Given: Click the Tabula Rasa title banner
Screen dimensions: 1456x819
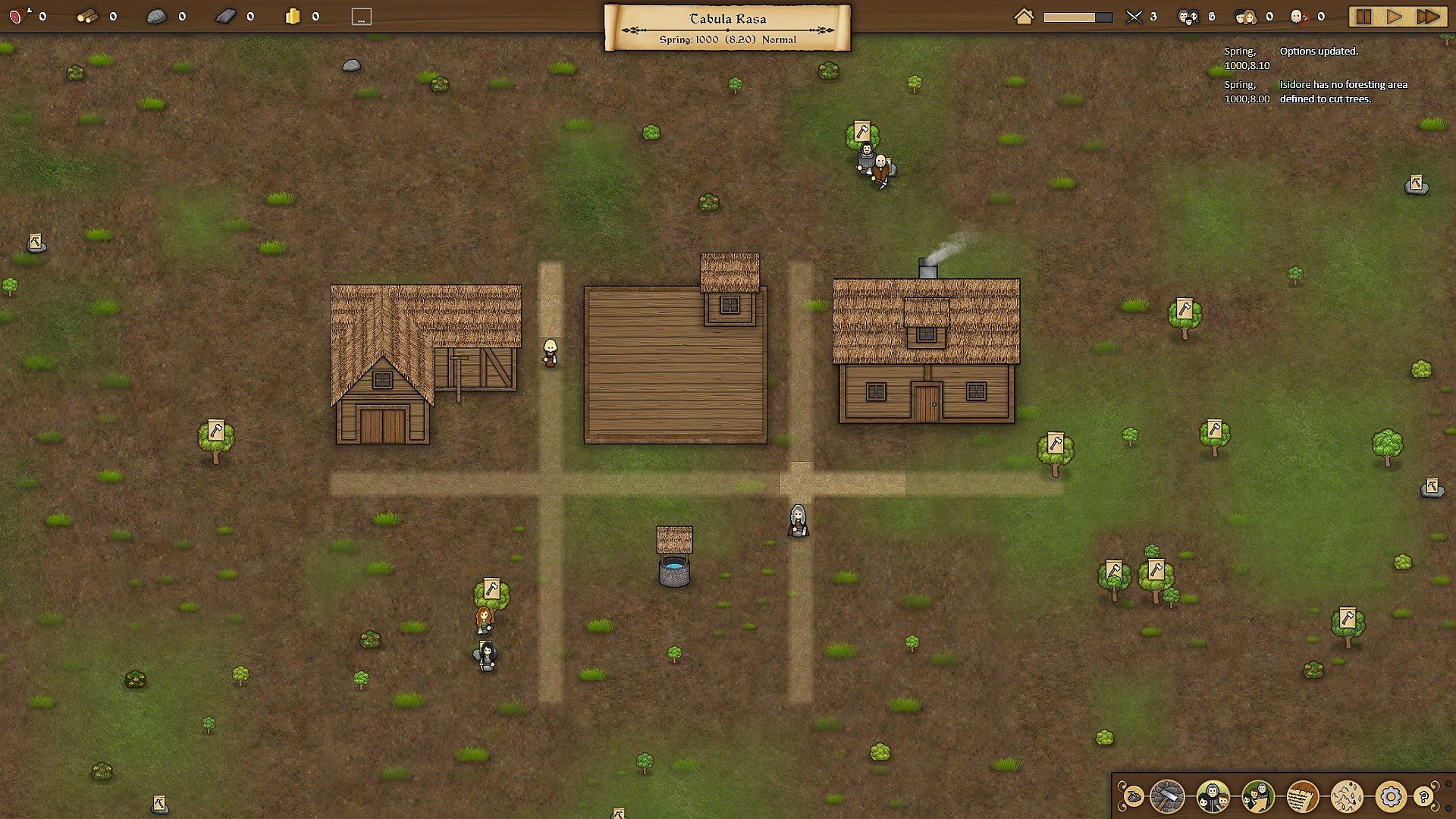Looking at the screenshot, I should (x=727, y=27).
